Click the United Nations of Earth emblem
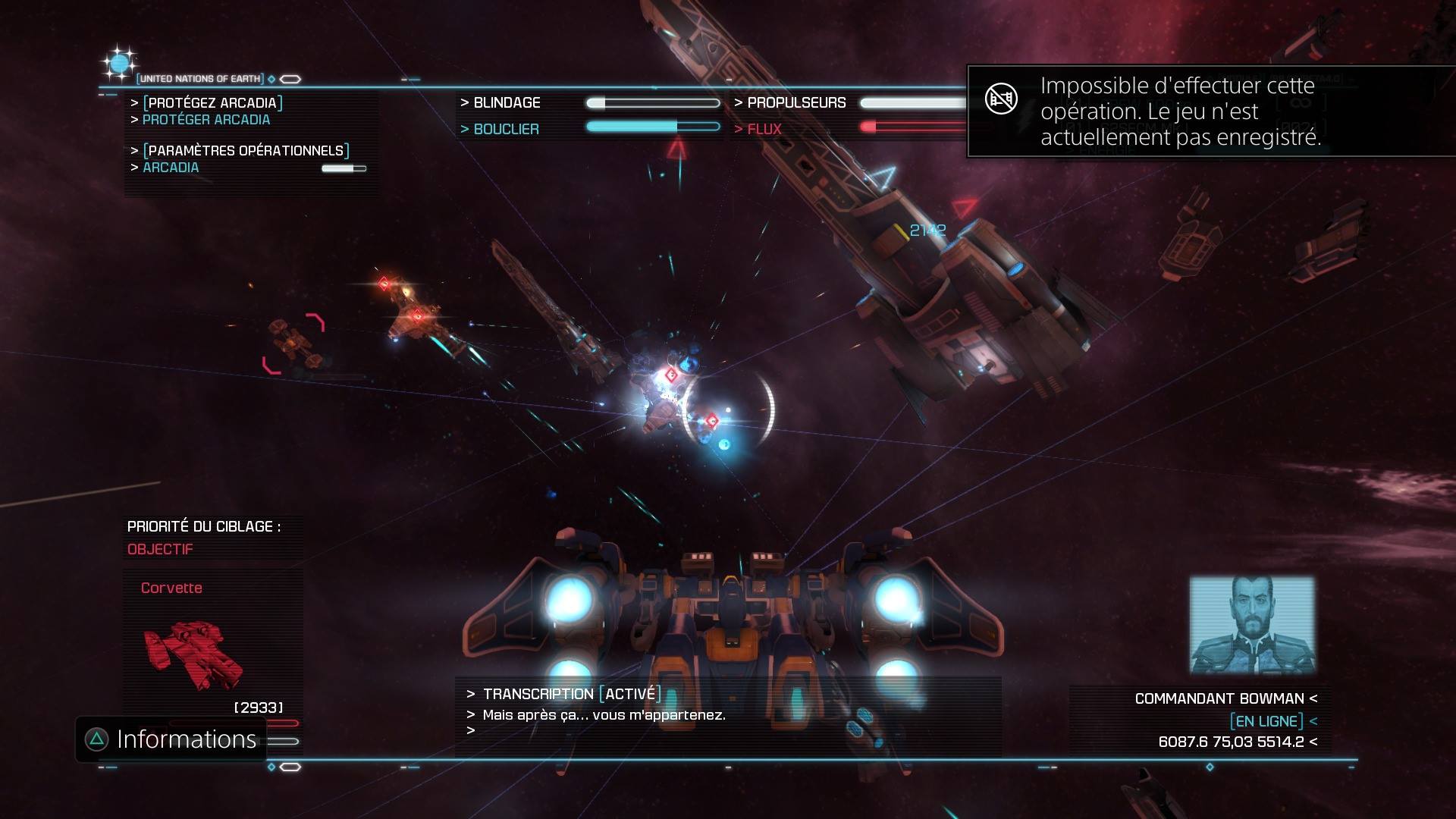Viewport: 1456px width, 819px height. (120, 64)
